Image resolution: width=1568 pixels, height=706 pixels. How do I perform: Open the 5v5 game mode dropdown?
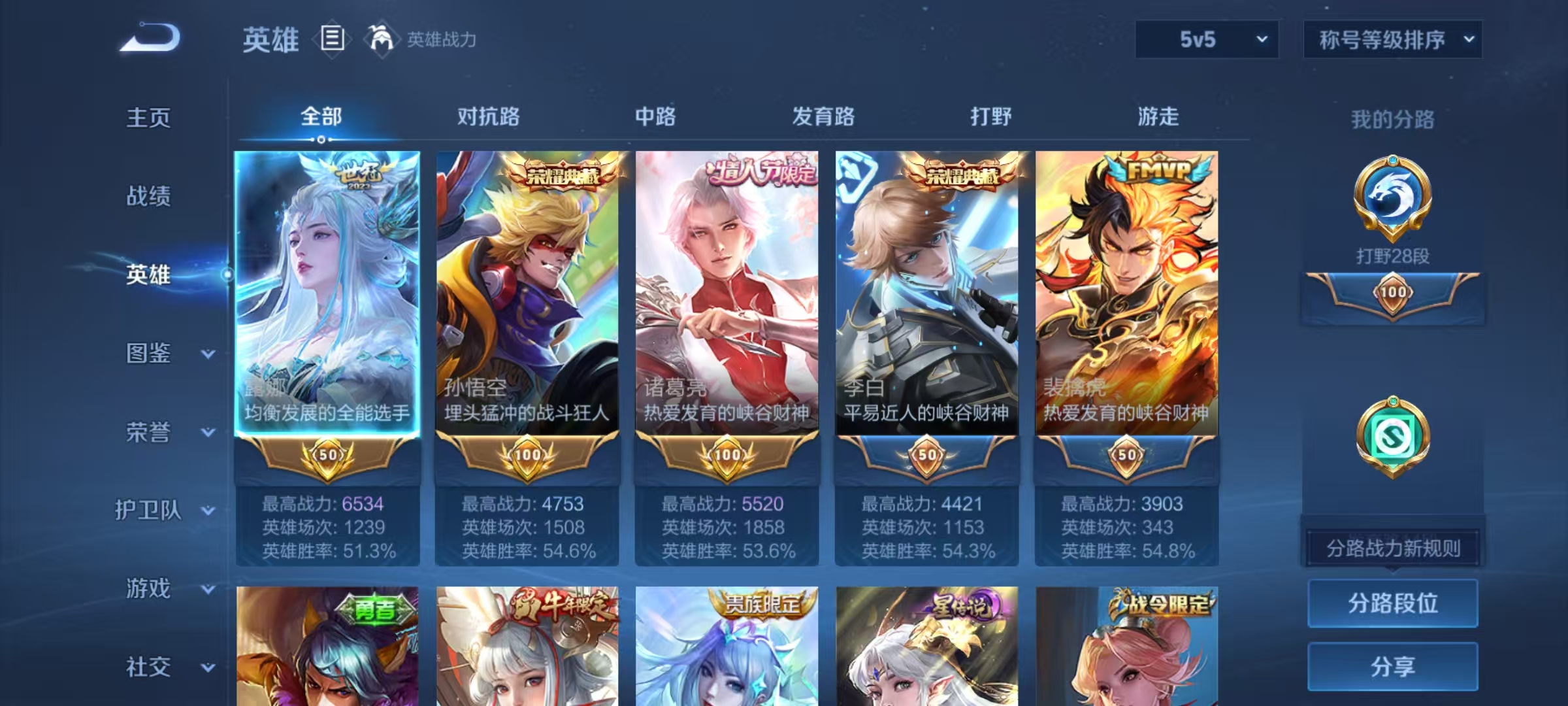pyautogui.click(x=1206, y=39)
